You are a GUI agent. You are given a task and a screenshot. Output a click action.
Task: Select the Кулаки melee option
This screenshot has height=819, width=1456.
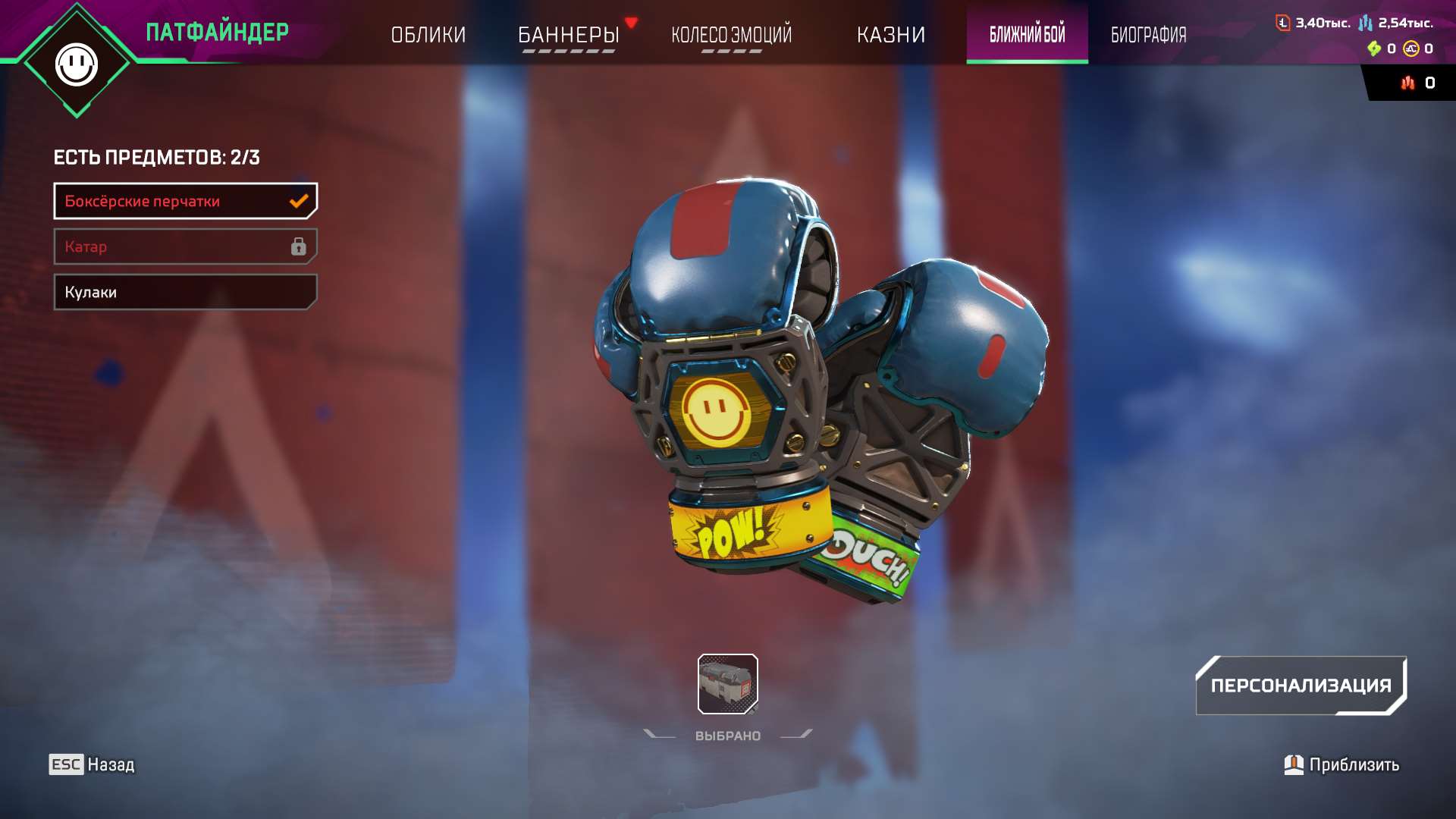[x=185, y=292]
